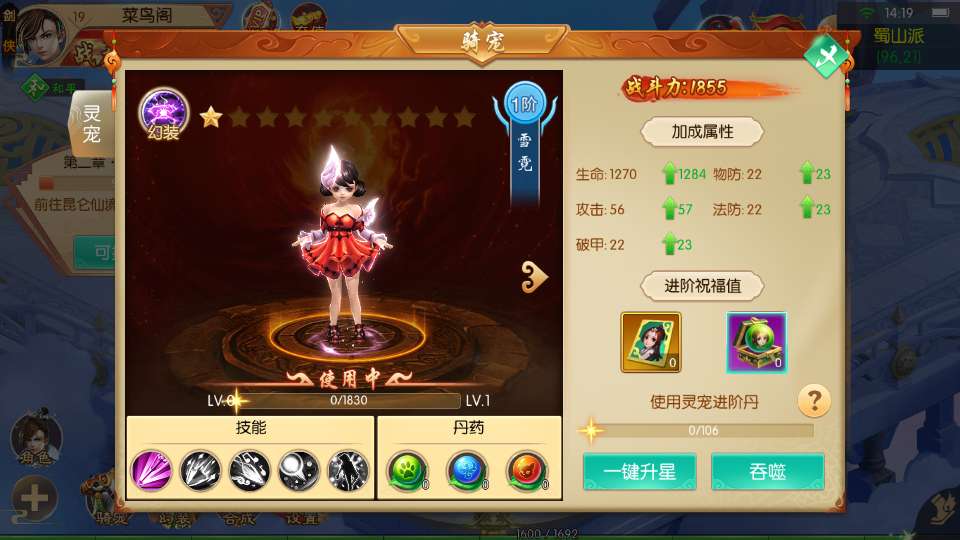Select the treasure chest advancement item
The height and width of the screenshot is (540, 960).
756,342
